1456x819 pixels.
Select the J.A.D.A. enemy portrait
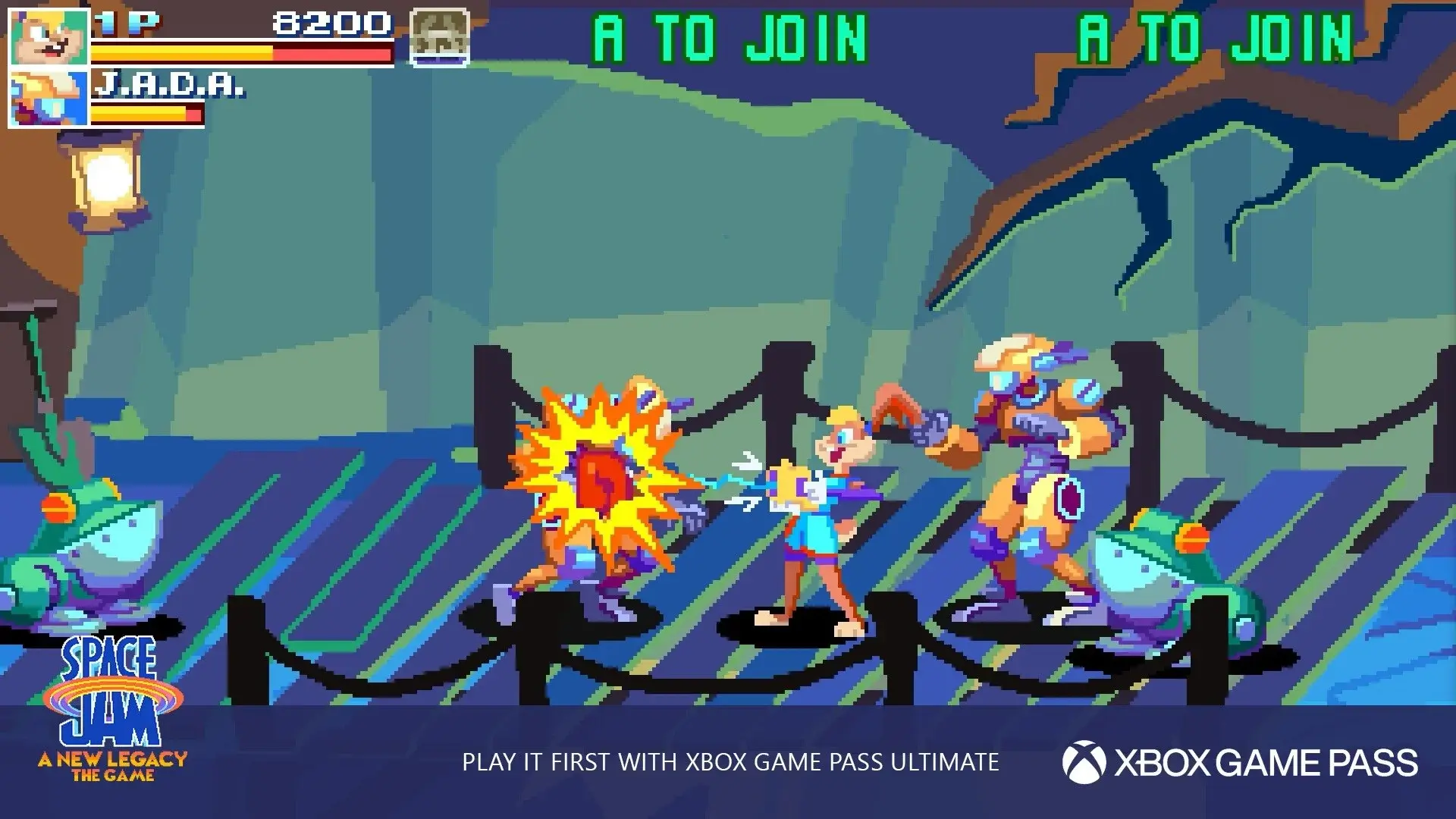pos(49,97)
